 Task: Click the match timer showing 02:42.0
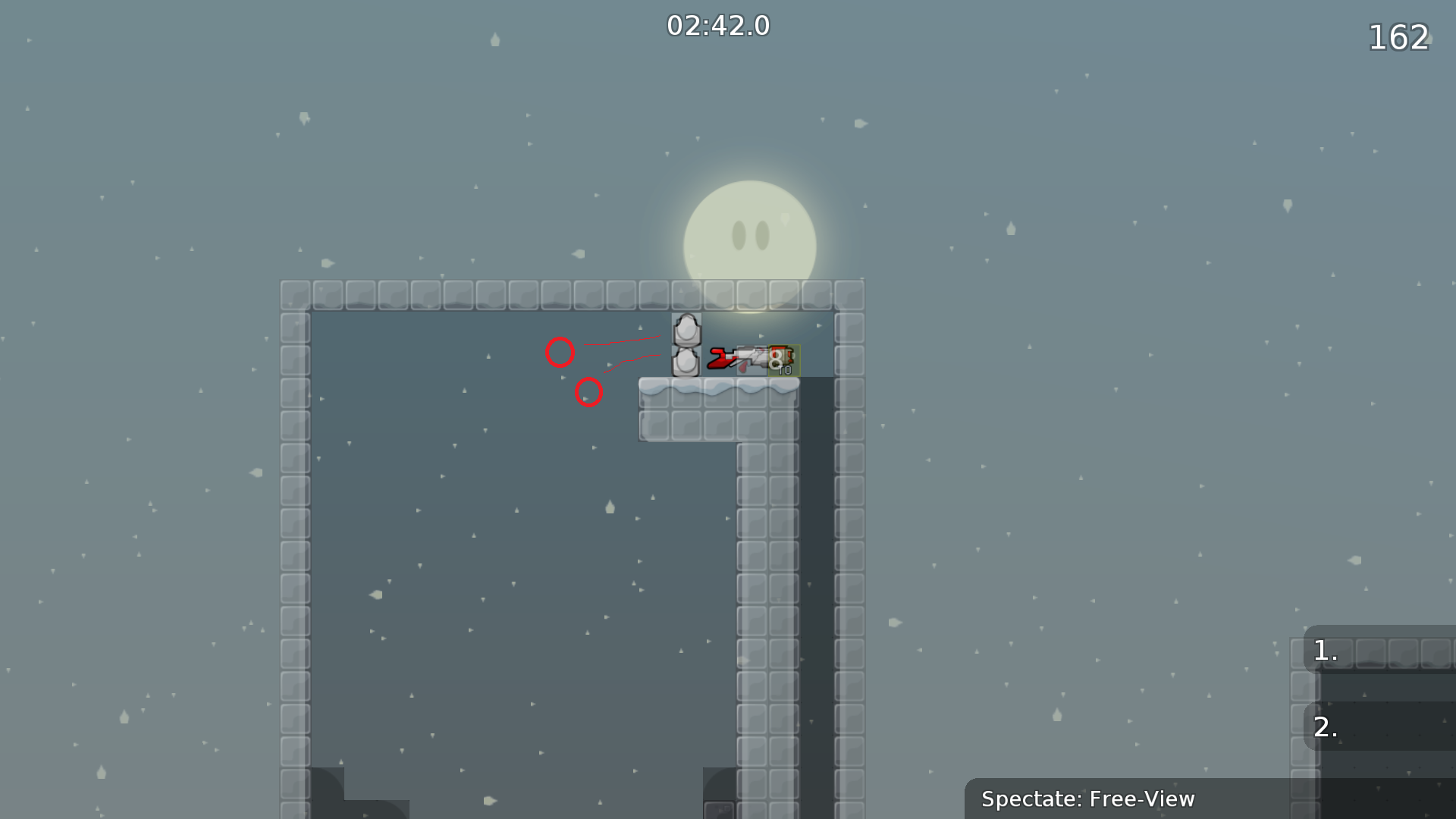(x=717, y=24)
